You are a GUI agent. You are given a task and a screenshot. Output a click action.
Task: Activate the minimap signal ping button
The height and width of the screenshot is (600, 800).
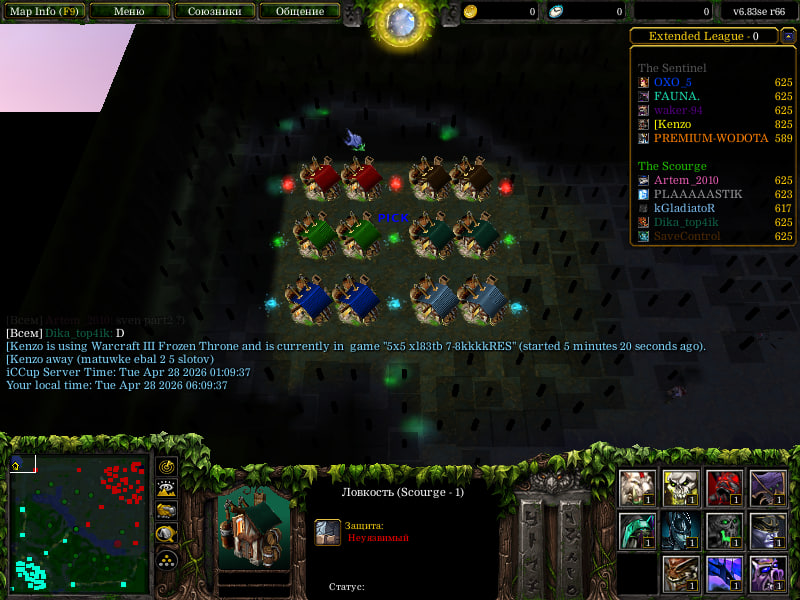point(167,467)
